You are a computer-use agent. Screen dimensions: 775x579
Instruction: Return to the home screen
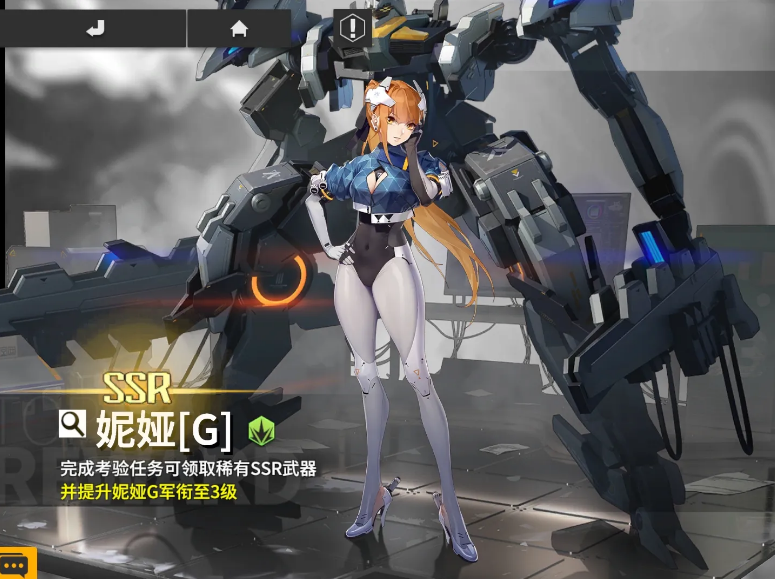point(239,28)
